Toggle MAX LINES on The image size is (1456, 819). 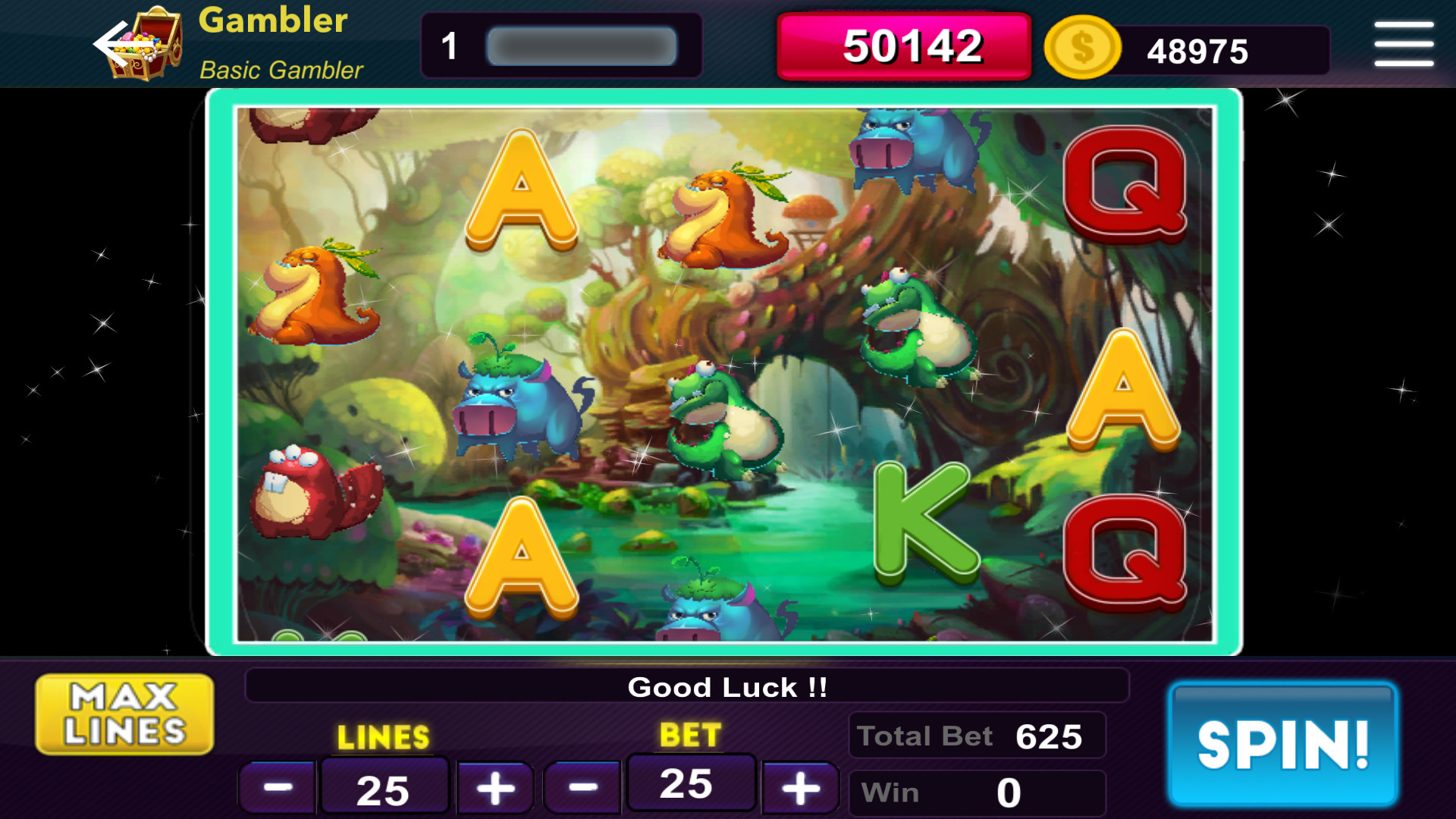click(x=123, y=713)
